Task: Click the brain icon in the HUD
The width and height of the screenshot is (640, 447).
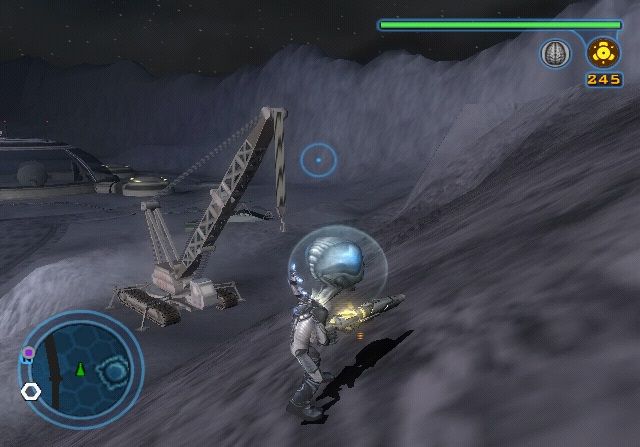Action: tap(555, 54)
